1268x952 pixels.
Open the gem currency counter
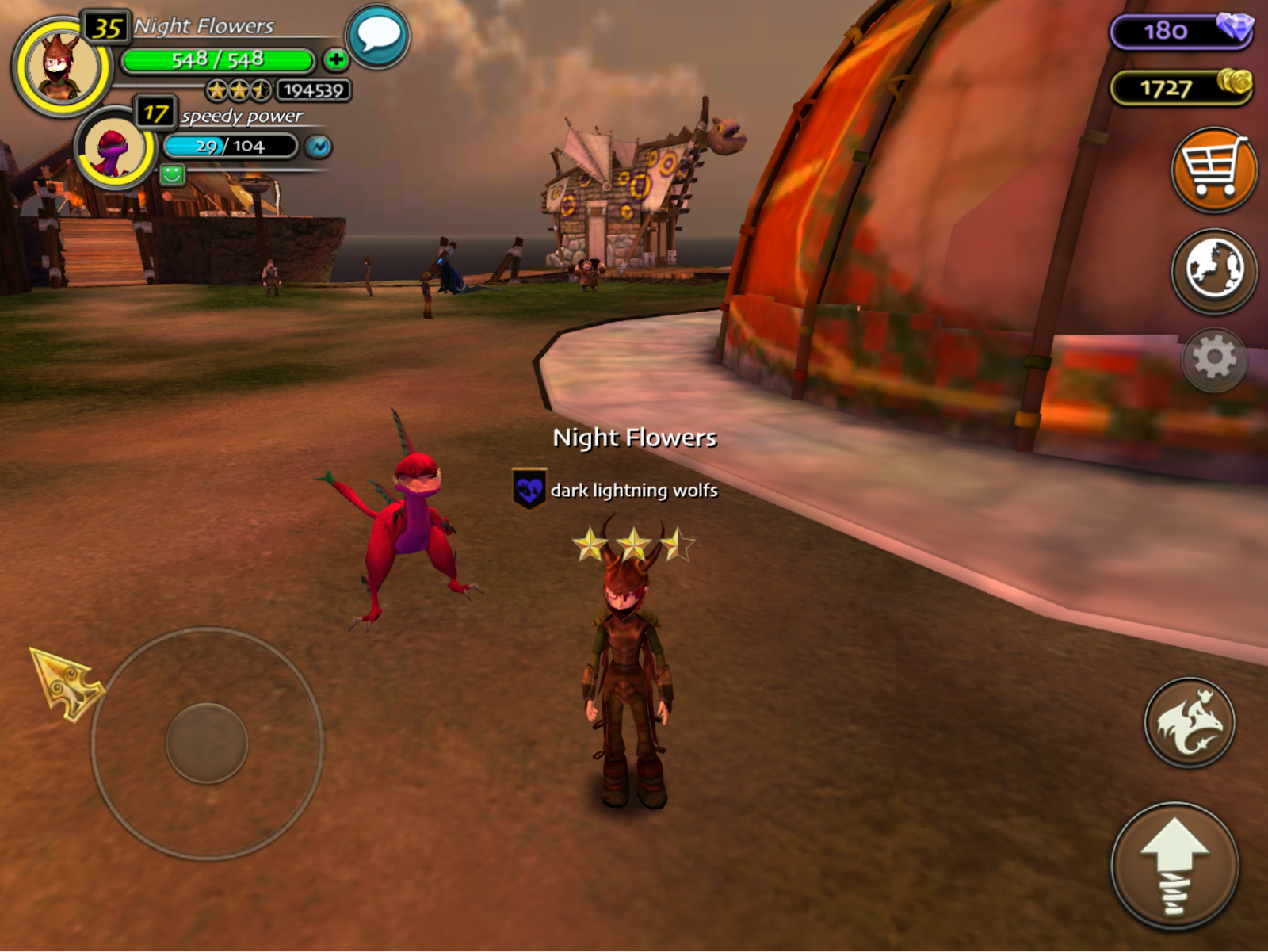1181,31
